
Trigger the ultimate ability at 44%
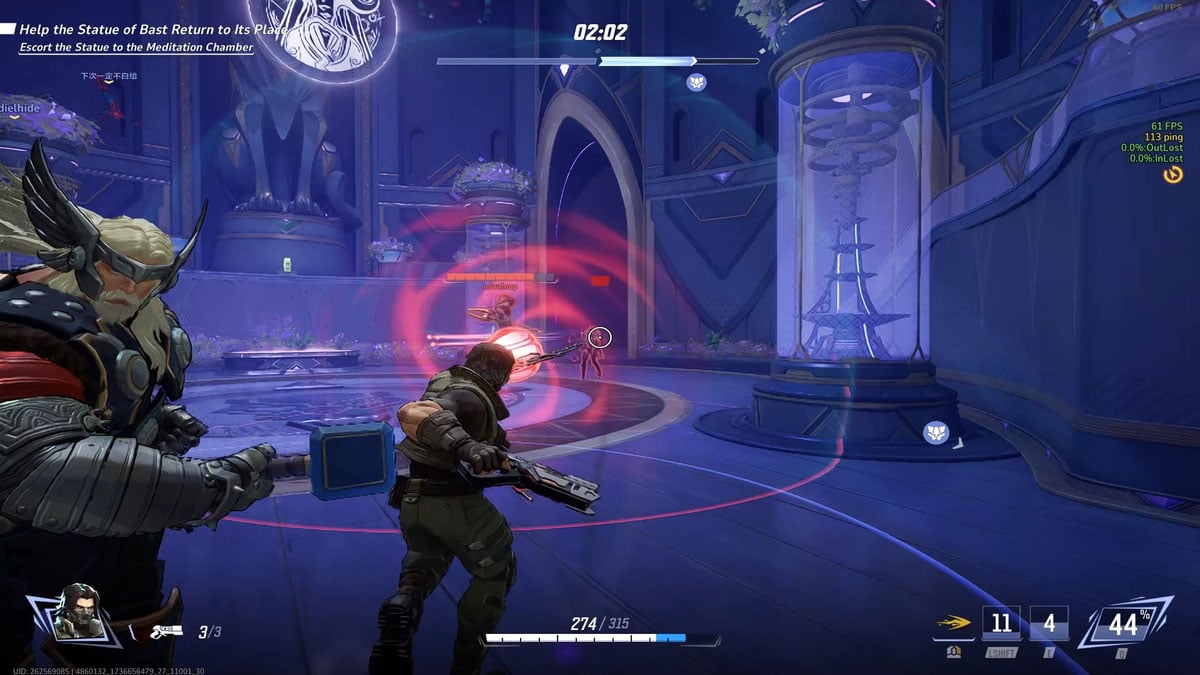tap(1124, 625)
